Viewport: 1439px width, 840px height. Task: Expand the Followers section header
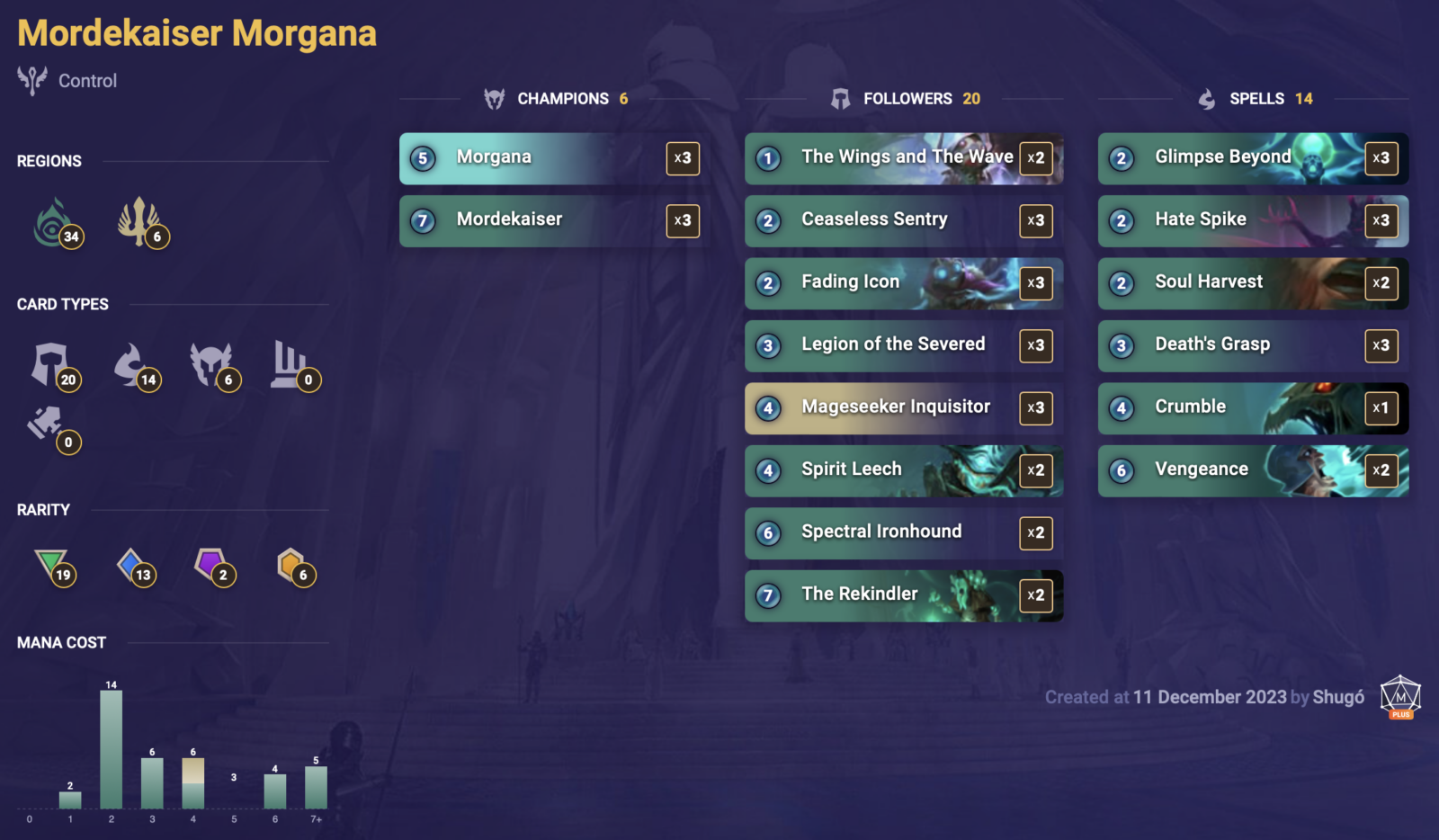[x=908, y=99]
